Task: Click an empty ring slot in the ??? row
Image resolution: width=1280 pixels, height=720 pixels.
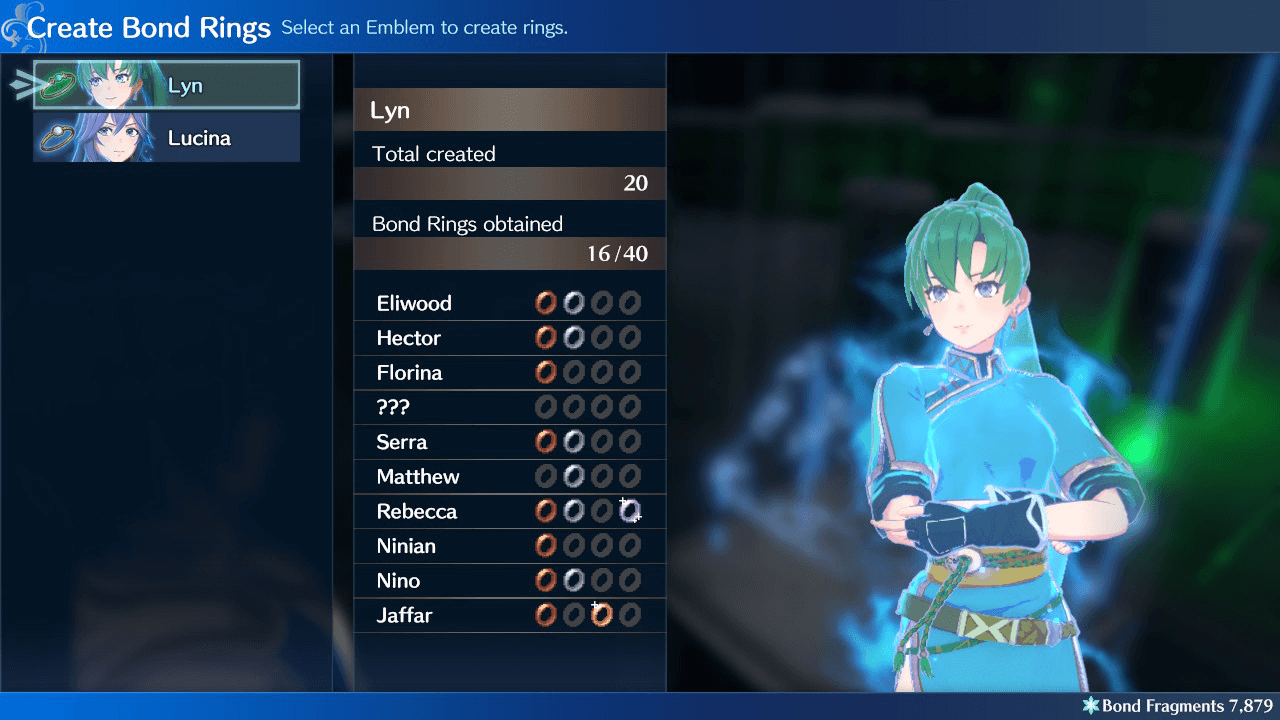Action: pyautogui.click(x=546, y=406)
